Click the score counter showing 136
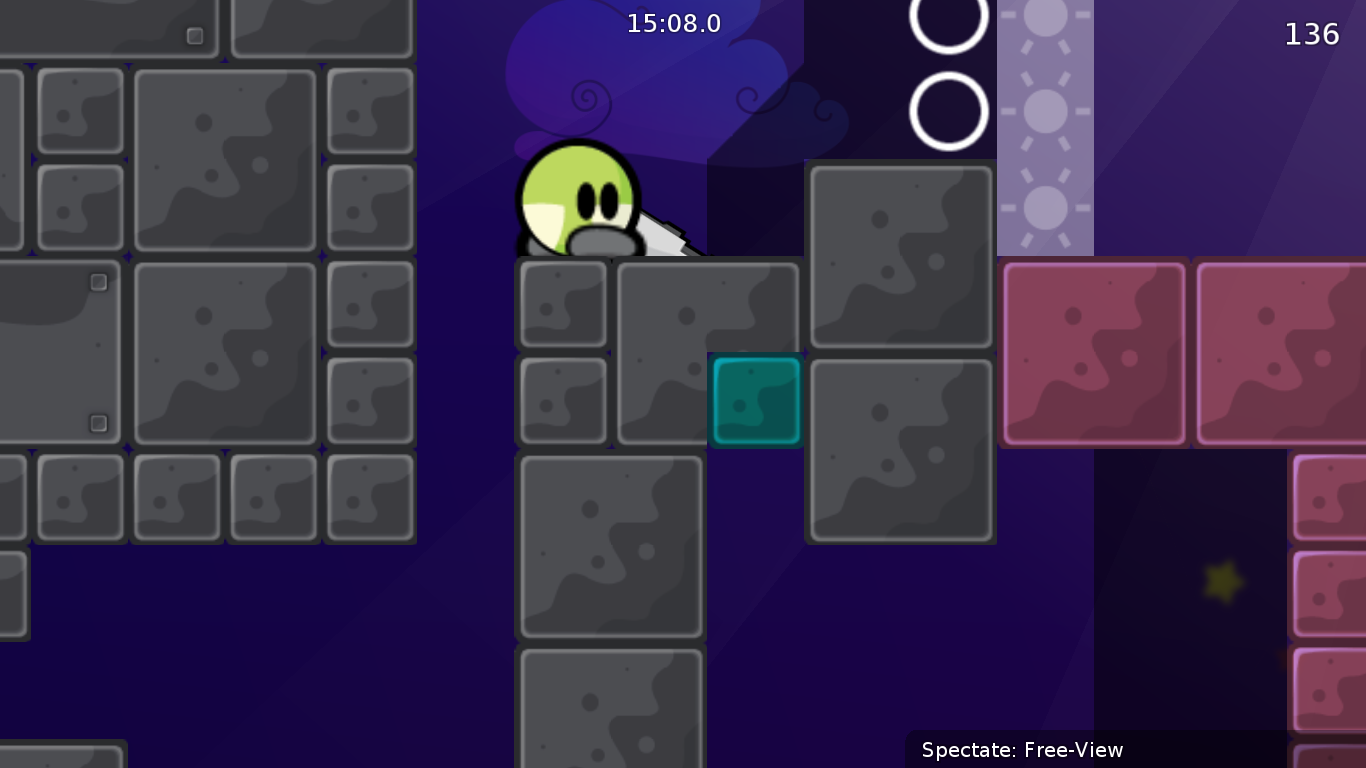The height and width of the screenshot is (768, 1366). point(1313,33)
